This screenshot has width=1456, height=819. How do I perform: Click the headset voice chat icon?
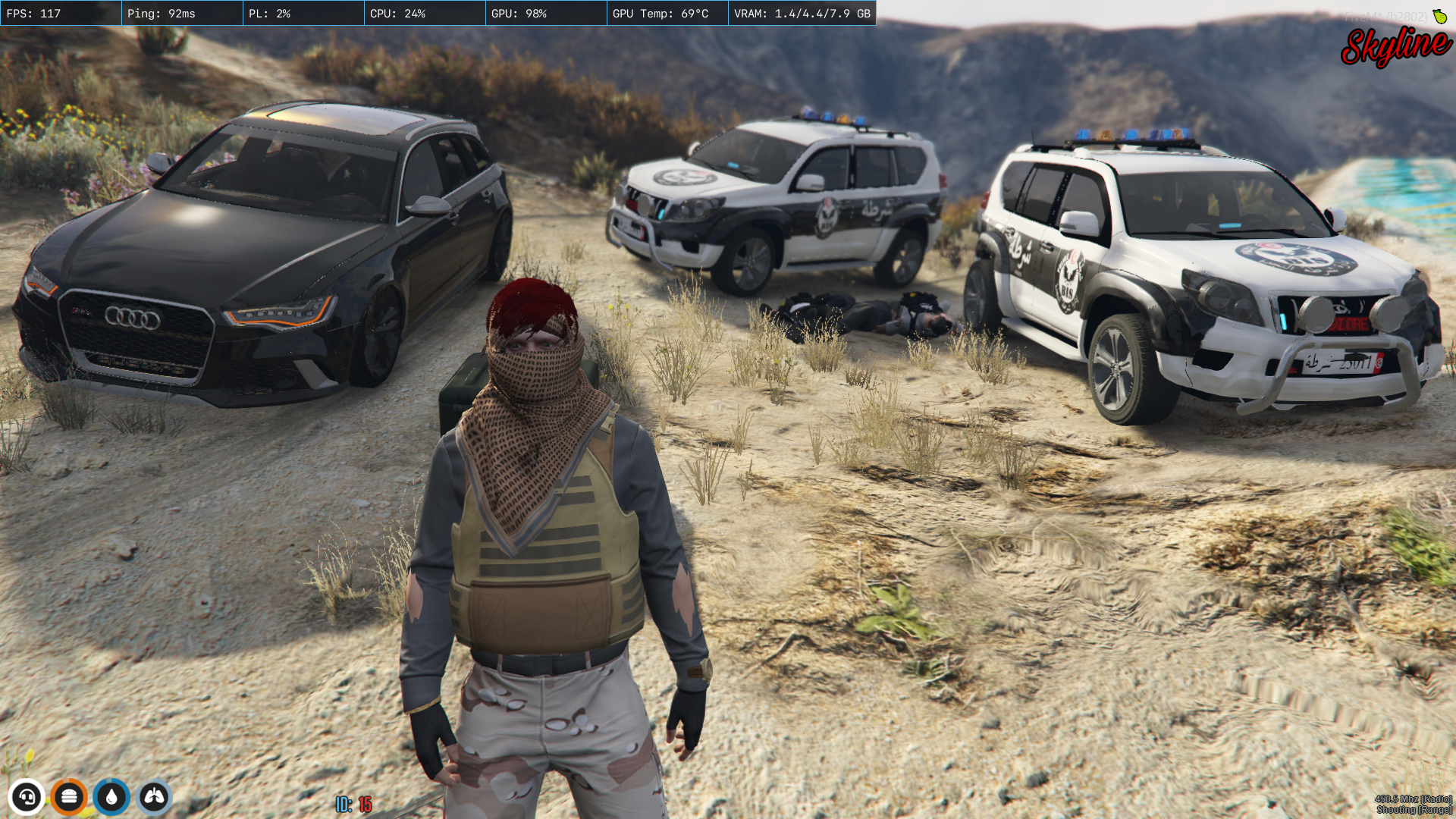point(27,797)
